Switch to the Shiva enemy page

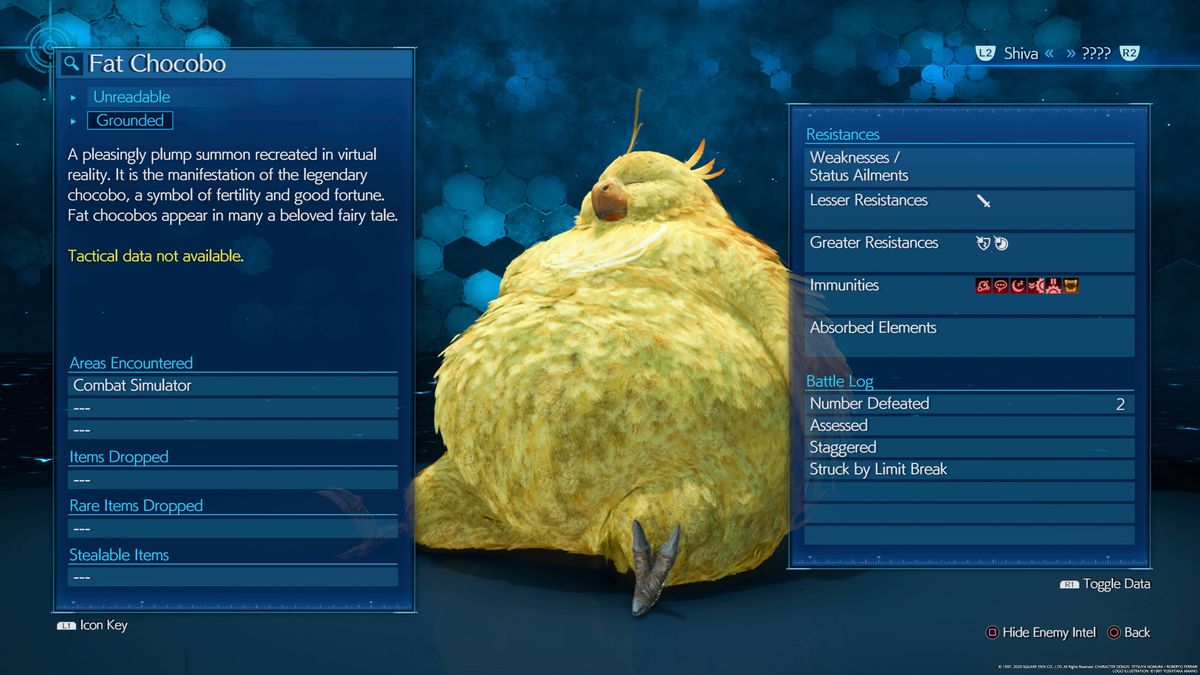point(1020,54)
